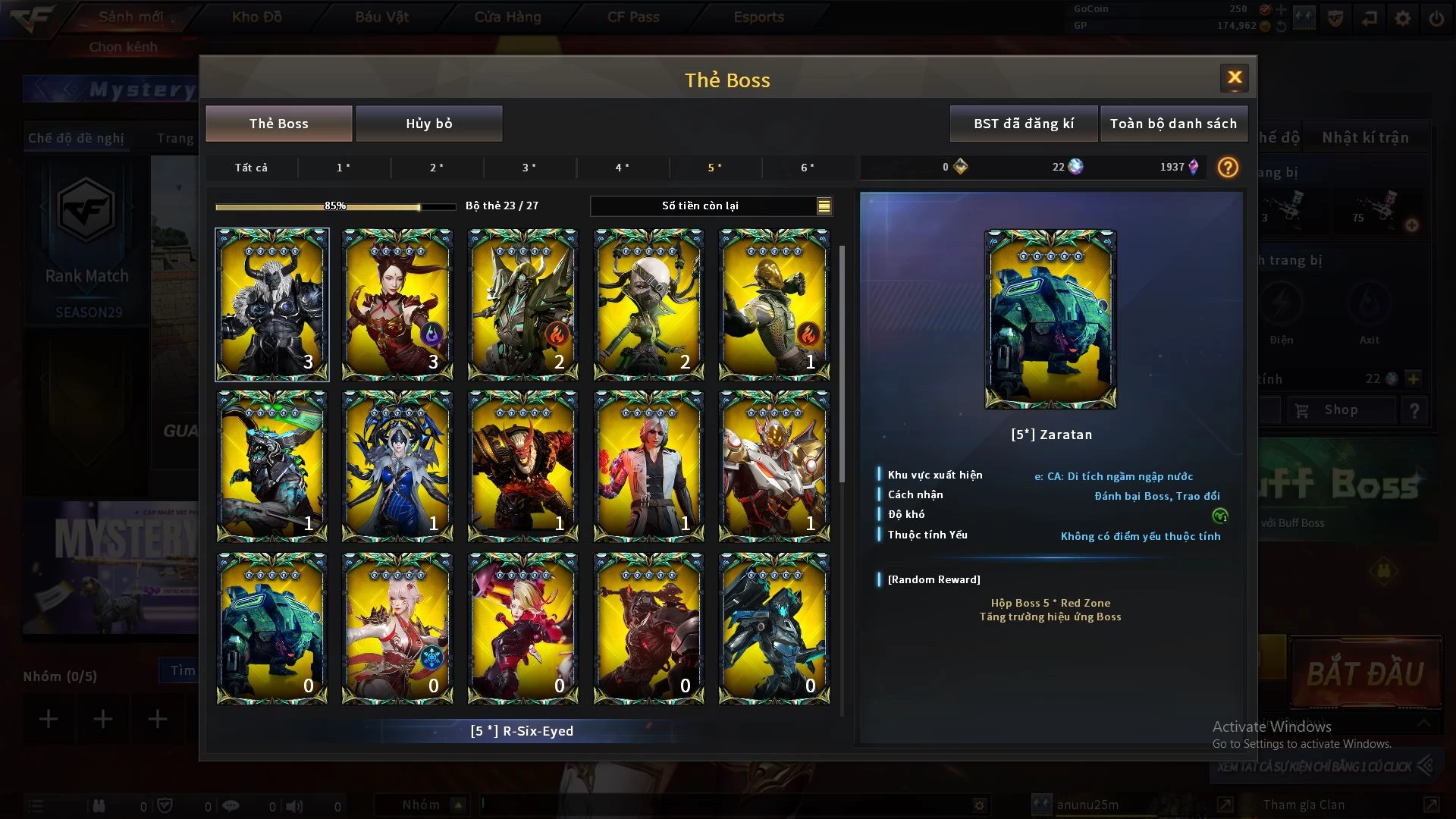Choose the red horned demon card

tap(522, 466)
